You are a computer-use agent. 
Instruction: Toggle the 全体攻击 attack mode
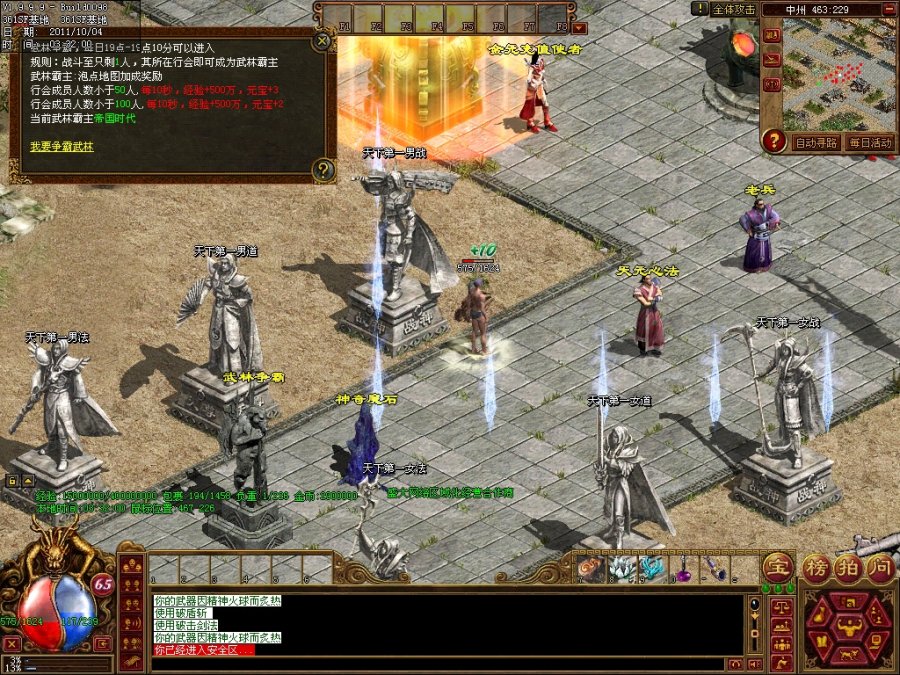coord(735,9)
